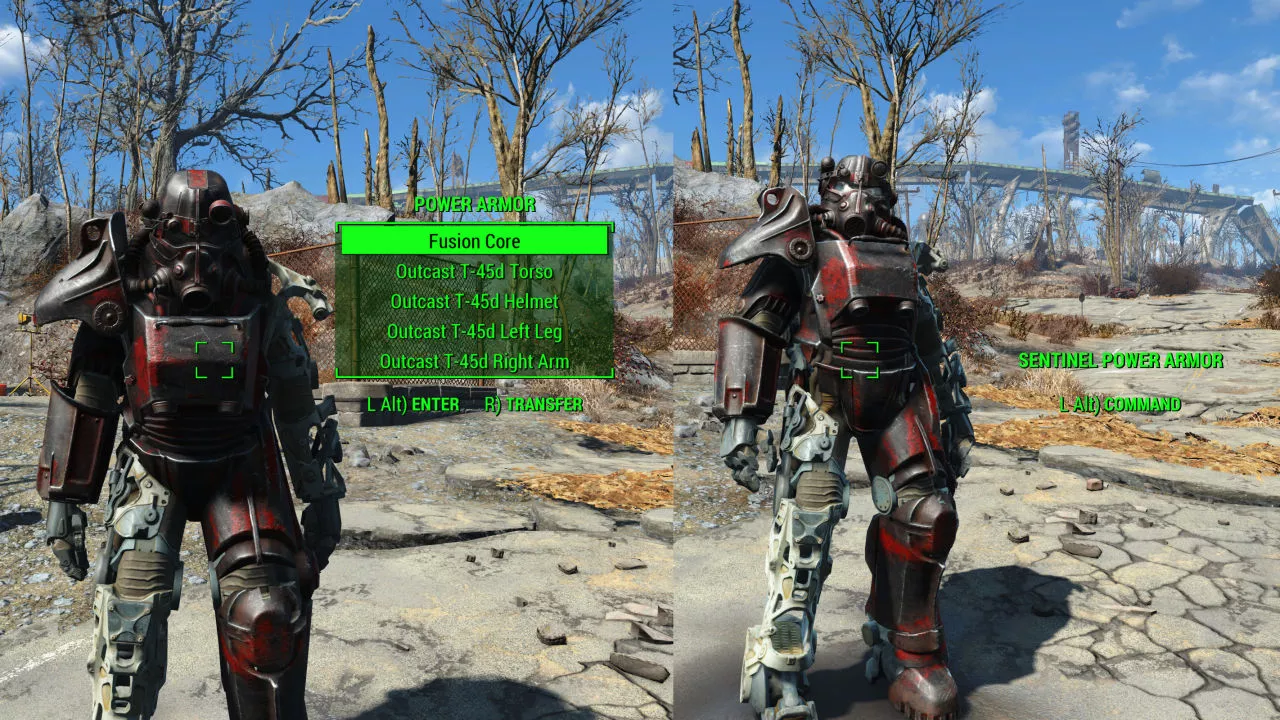Screen dimensions: 1280x720
Task: Select the Outcast T-45d Left Leg entry
Action: [x=474, y=332]
